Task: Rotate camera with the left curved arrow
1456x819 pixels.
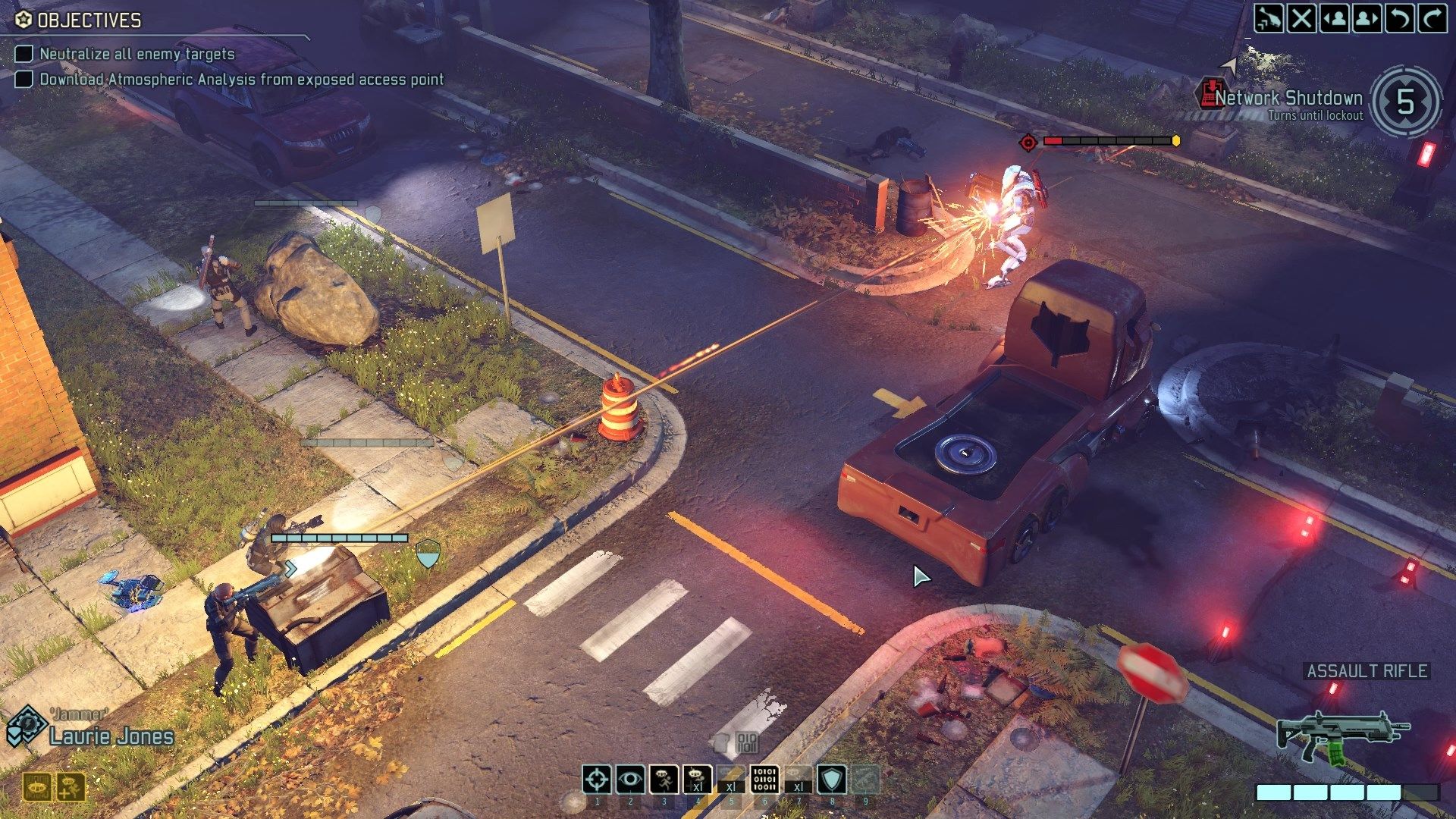Action: [x=1399, y=17]
